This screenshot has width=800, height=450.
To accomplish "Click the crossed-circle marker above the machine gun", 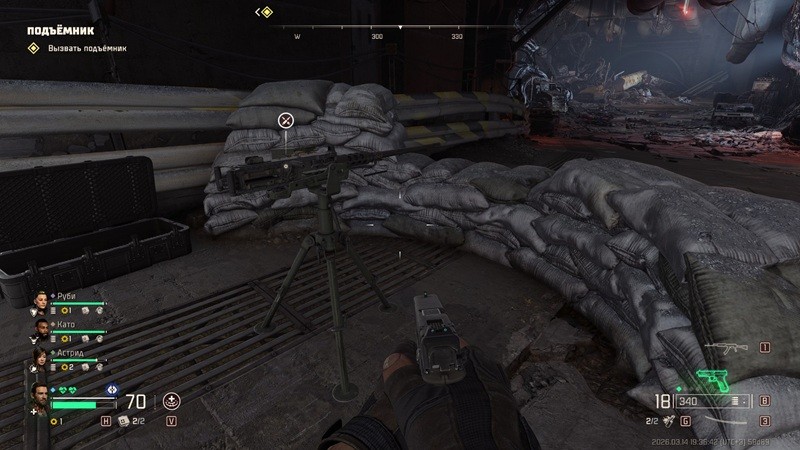I will pos(285,121).
